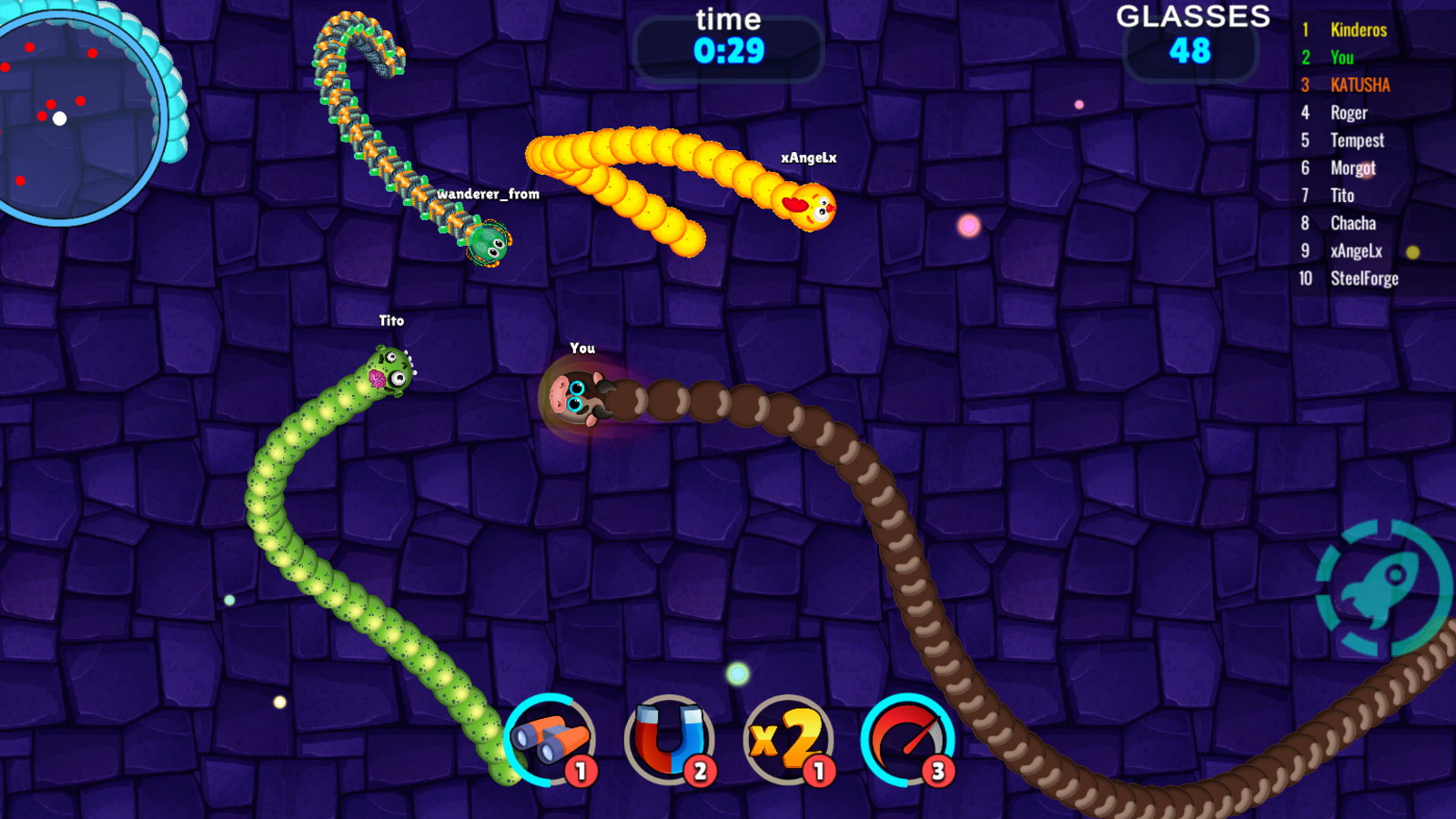Select KATUSHA on the leaderboard

1360,85
